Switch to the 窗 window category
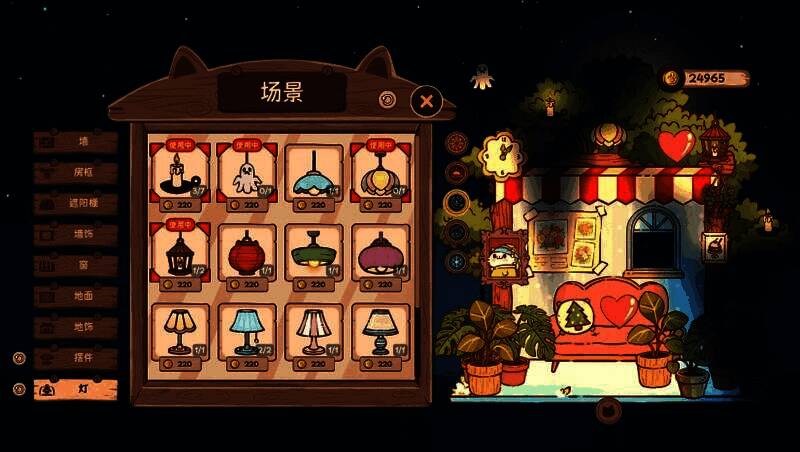The width and height of the screenshot is (800, 452). (x=76, y=266)
